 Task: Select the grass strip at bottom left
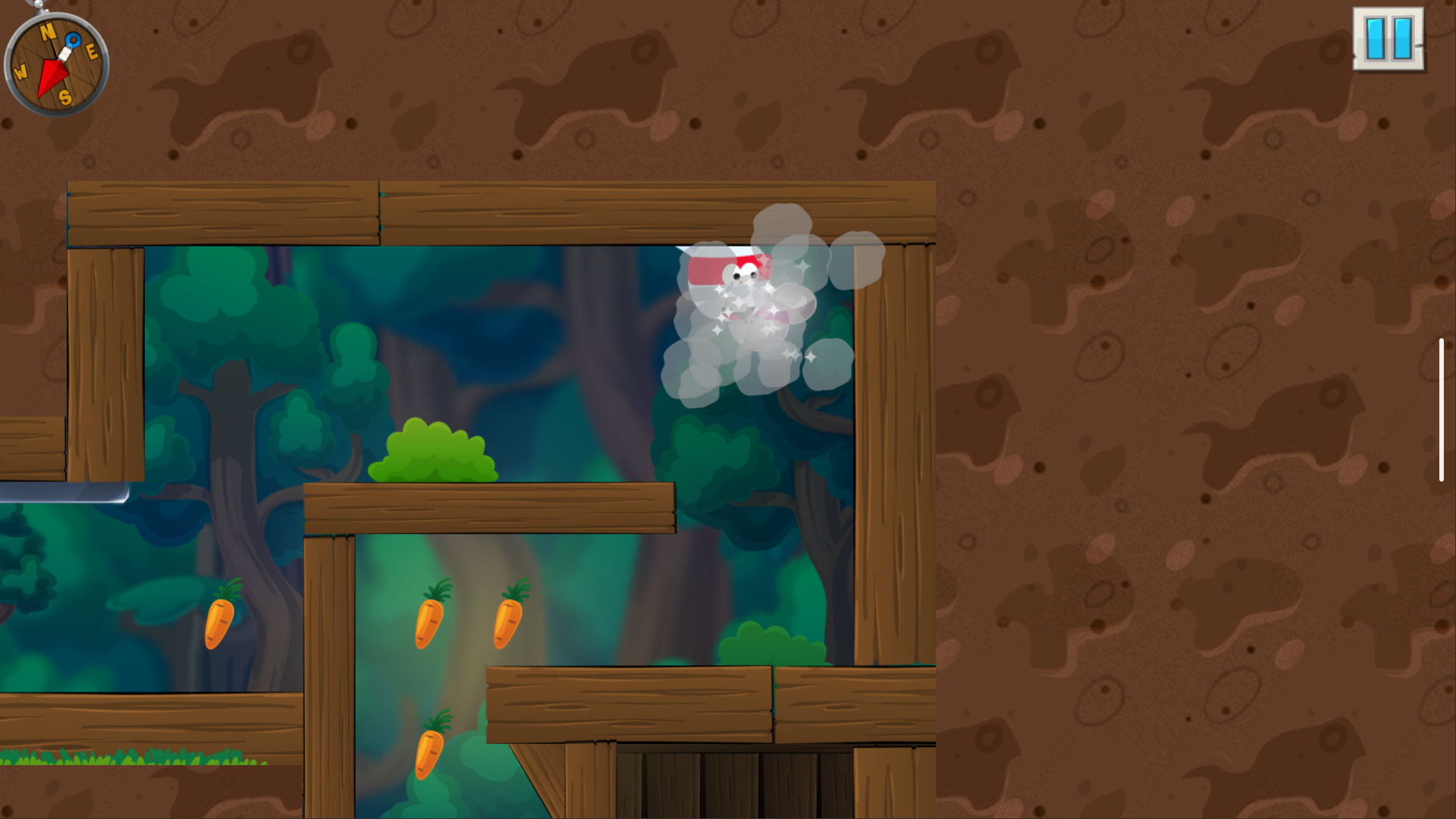click(x=129, y=758)
